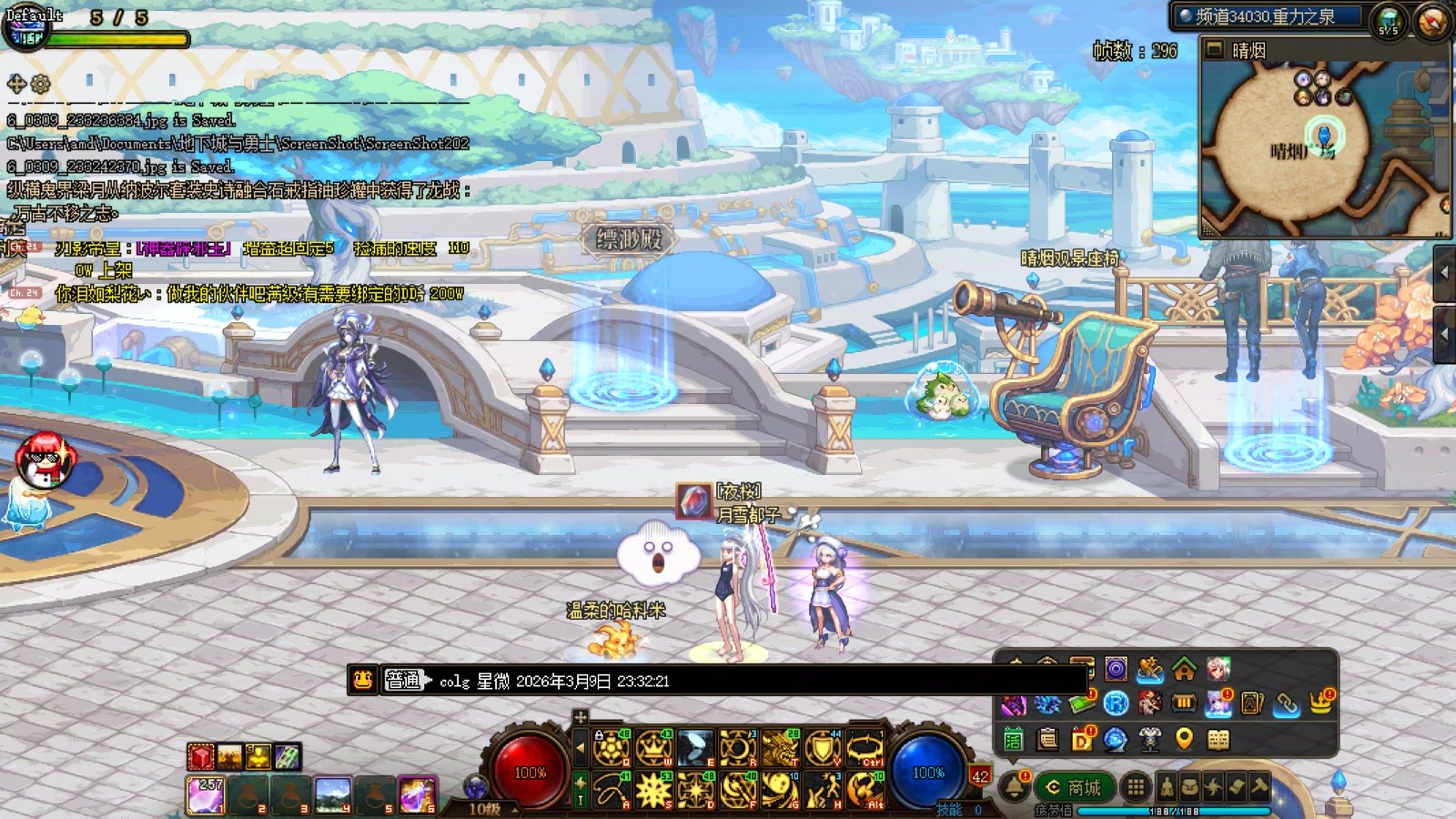Activate the crown skill on W

653,748
